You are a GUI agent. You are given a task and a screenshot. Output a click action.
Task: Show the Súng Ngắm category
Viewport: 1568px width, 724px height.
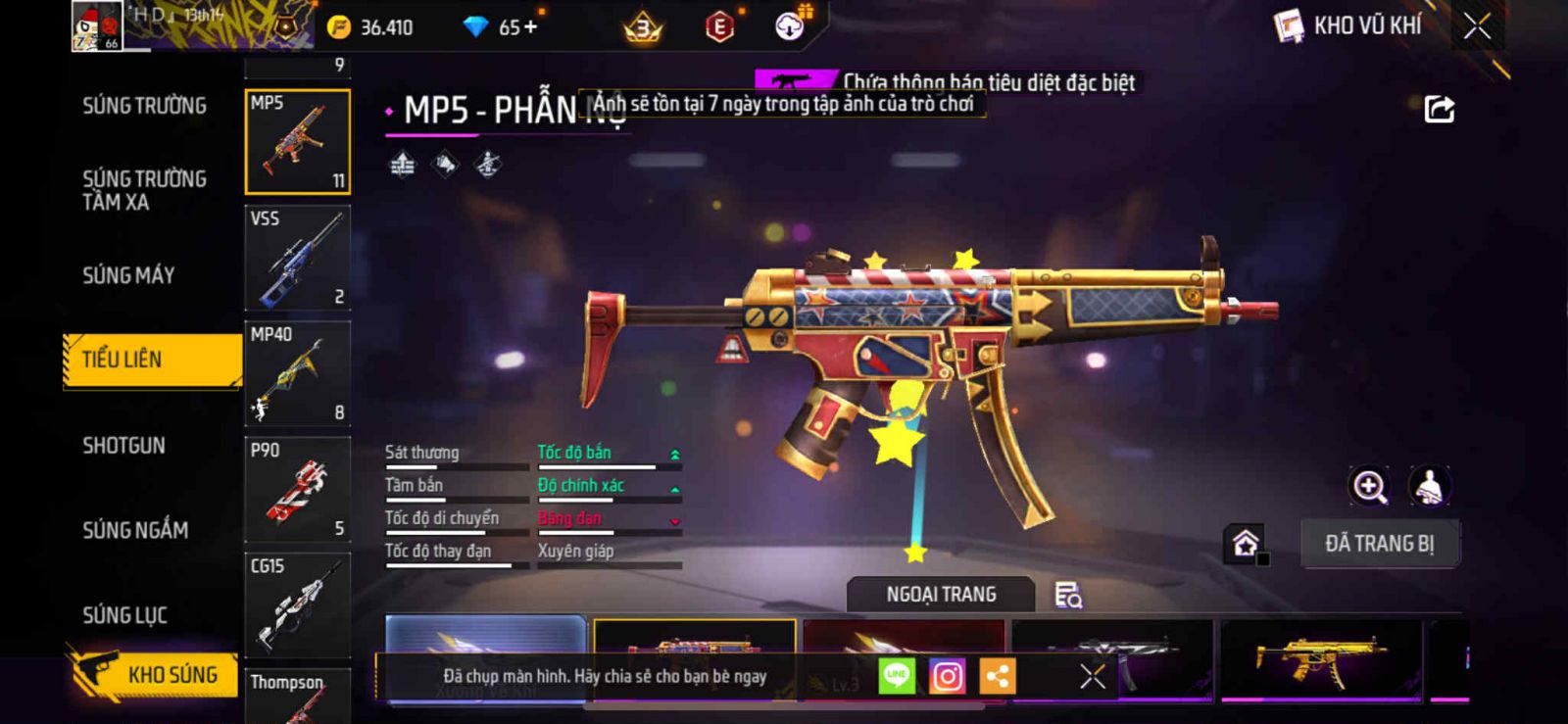pos(135,530)
